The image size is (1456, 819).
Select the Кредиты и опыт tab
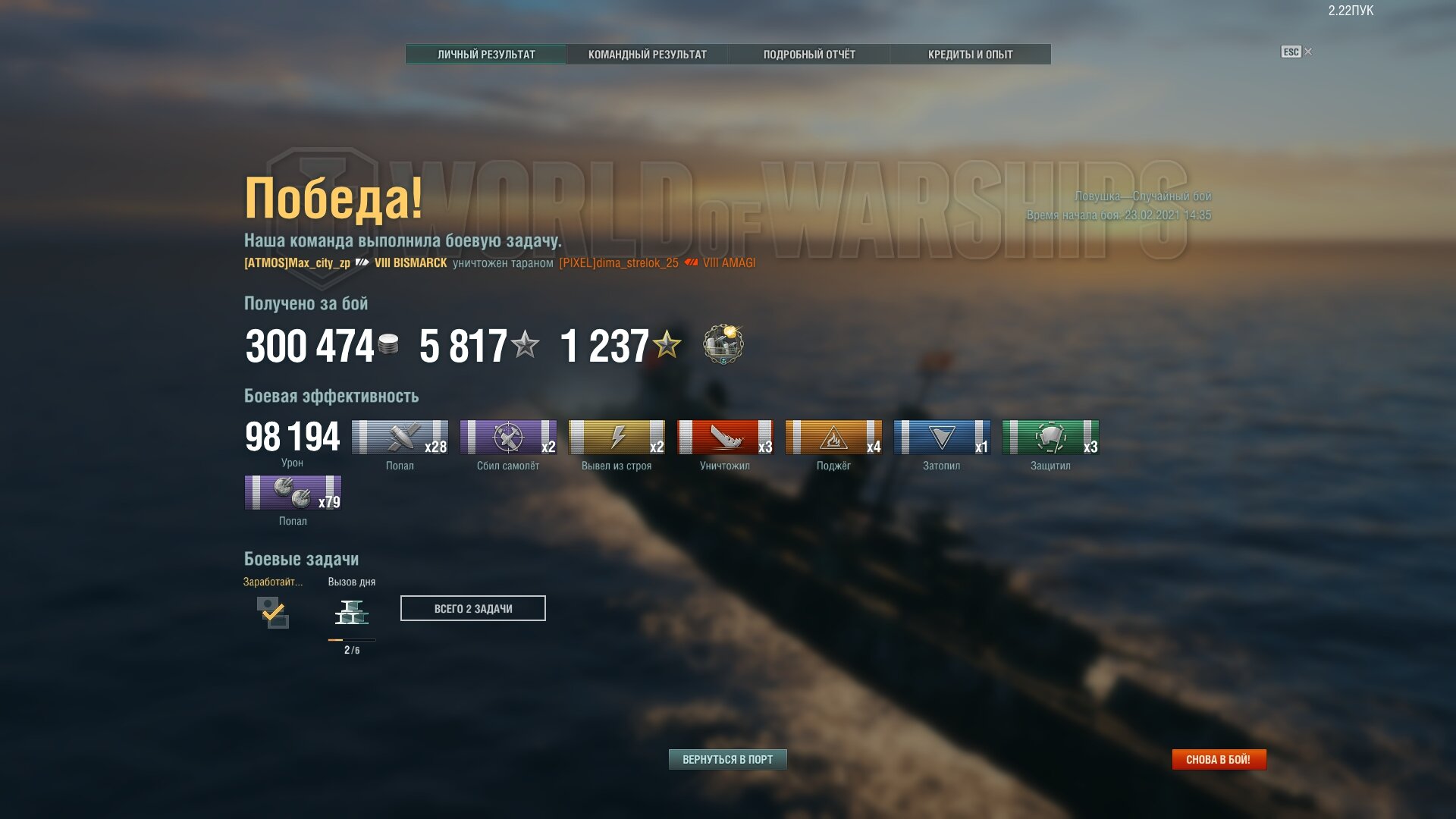(x=970, y=55)
